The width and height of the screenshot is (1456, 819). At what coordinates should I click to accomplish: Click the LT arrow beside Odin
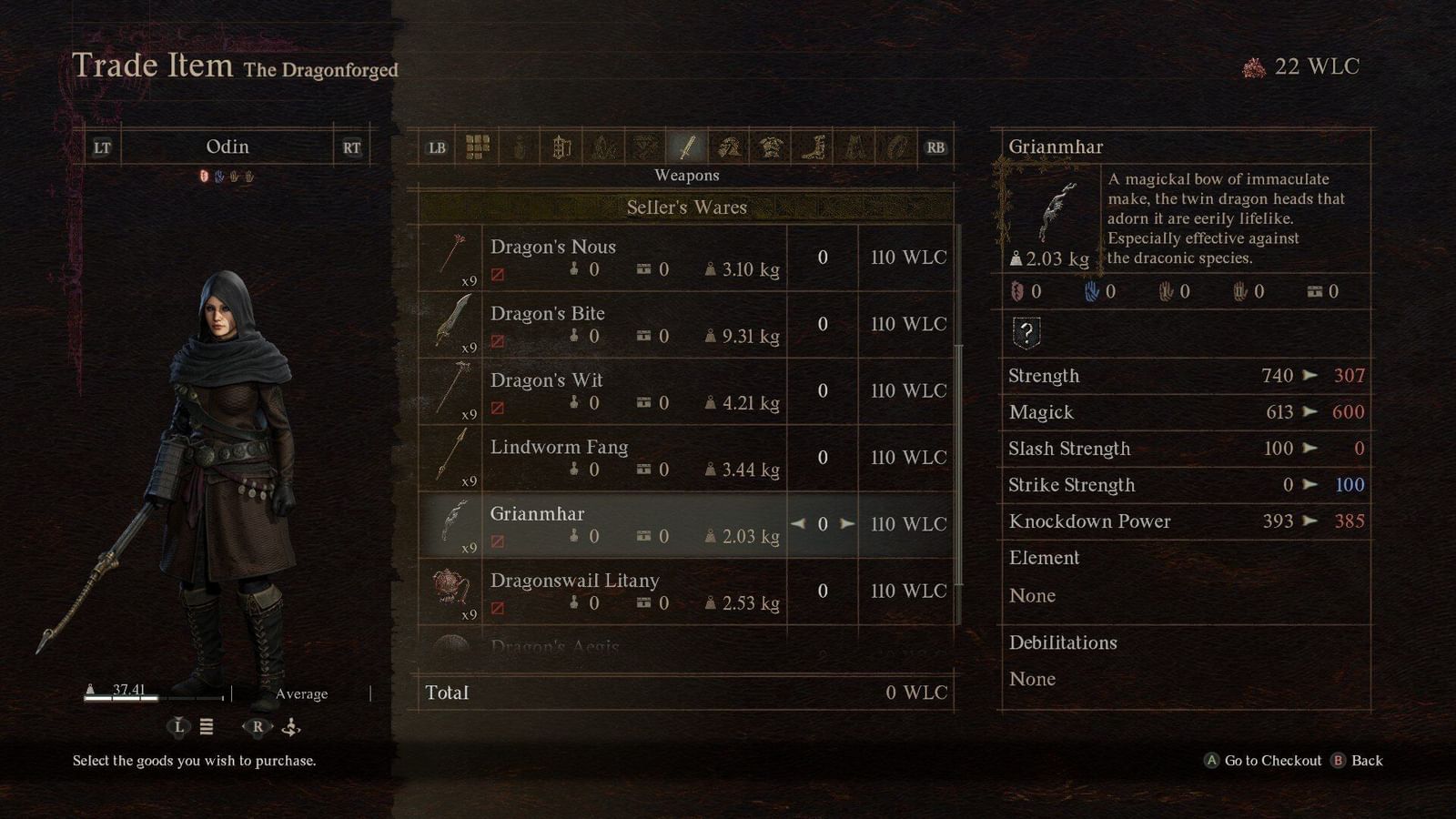point(100,147)
